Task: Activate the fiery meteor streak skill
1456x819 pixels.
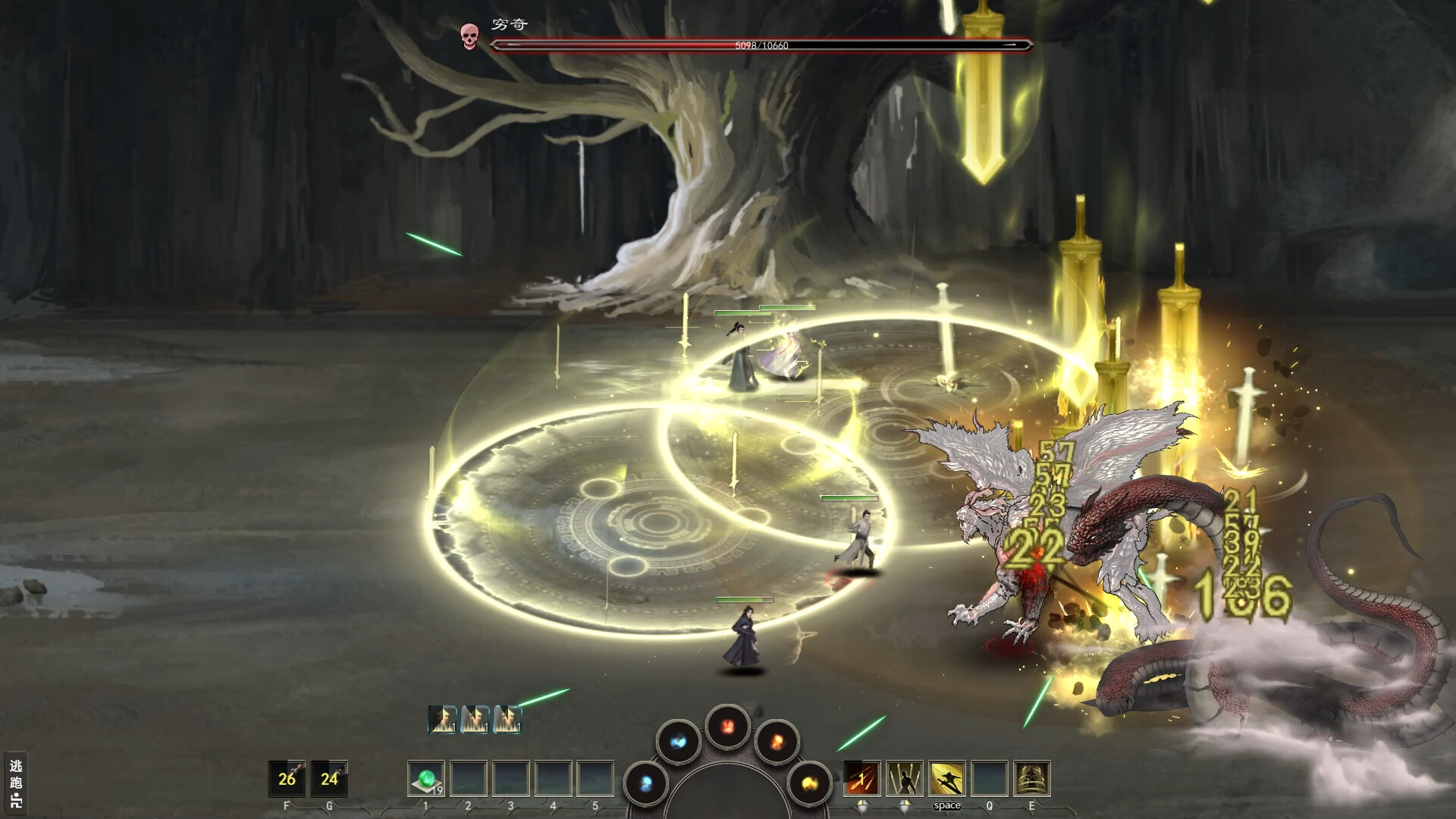Action: point(862,778)
